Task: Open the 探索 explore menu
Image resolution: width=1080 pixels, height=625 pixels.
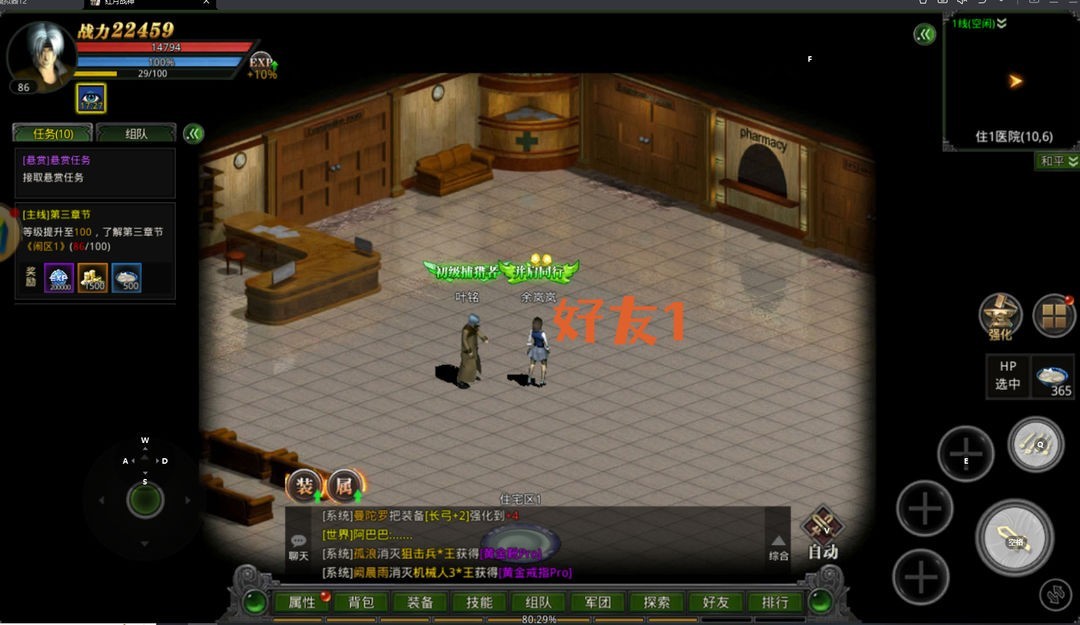Action: [x=657, y=602]
